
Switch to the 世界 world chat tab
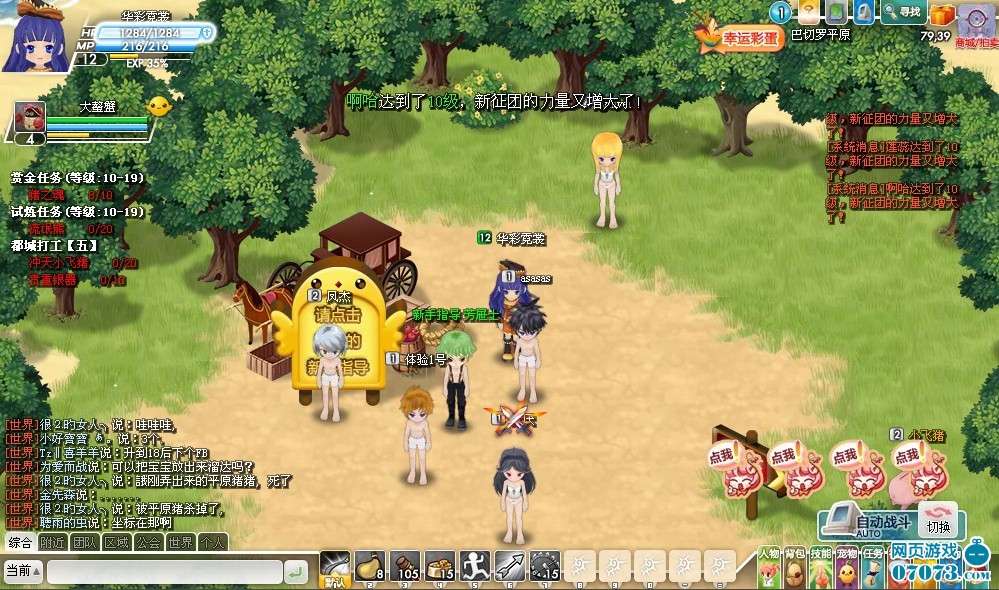click(x=180, y=543)
